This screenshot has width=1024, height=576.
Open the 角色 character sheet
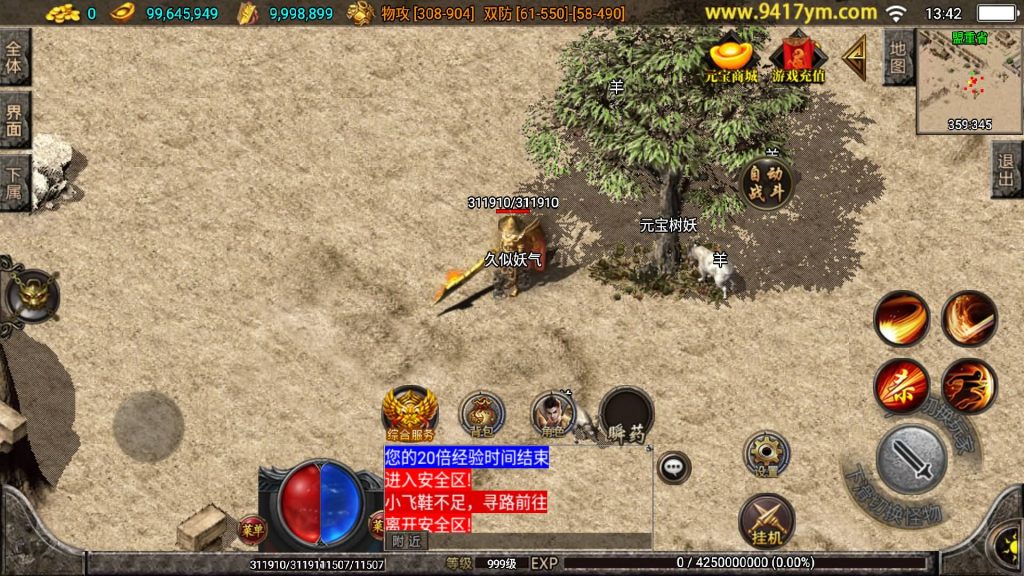(552, 413)
